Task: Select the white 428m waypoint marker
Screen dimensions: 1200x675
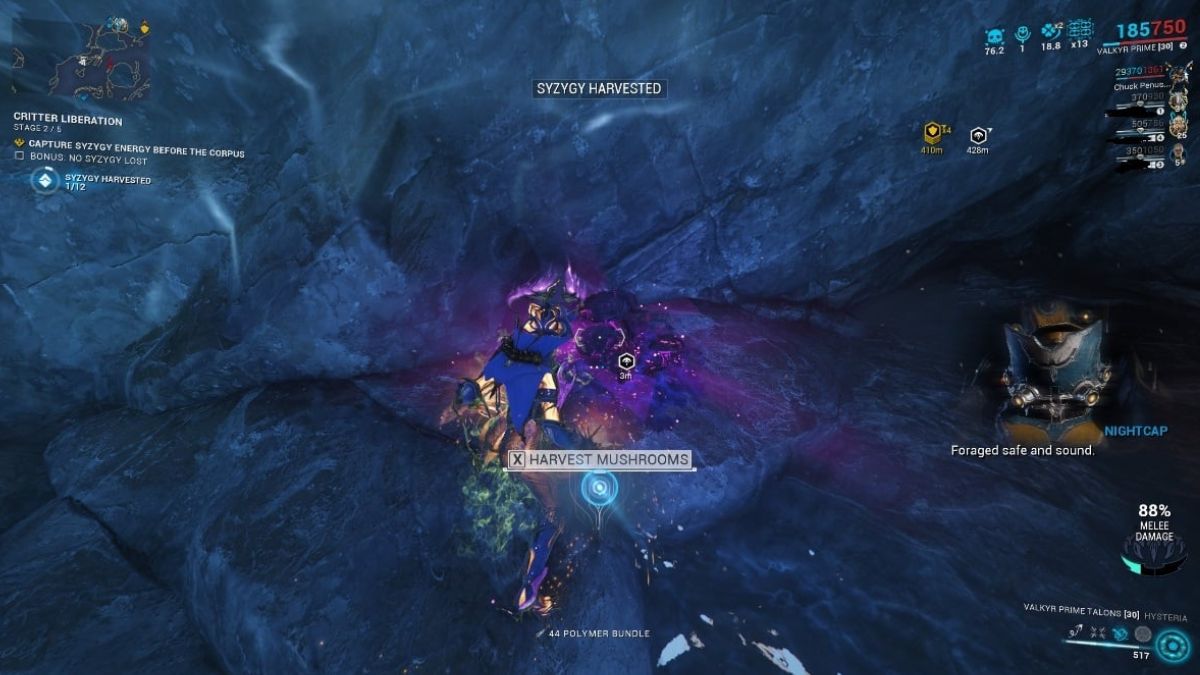Action: 978,134
